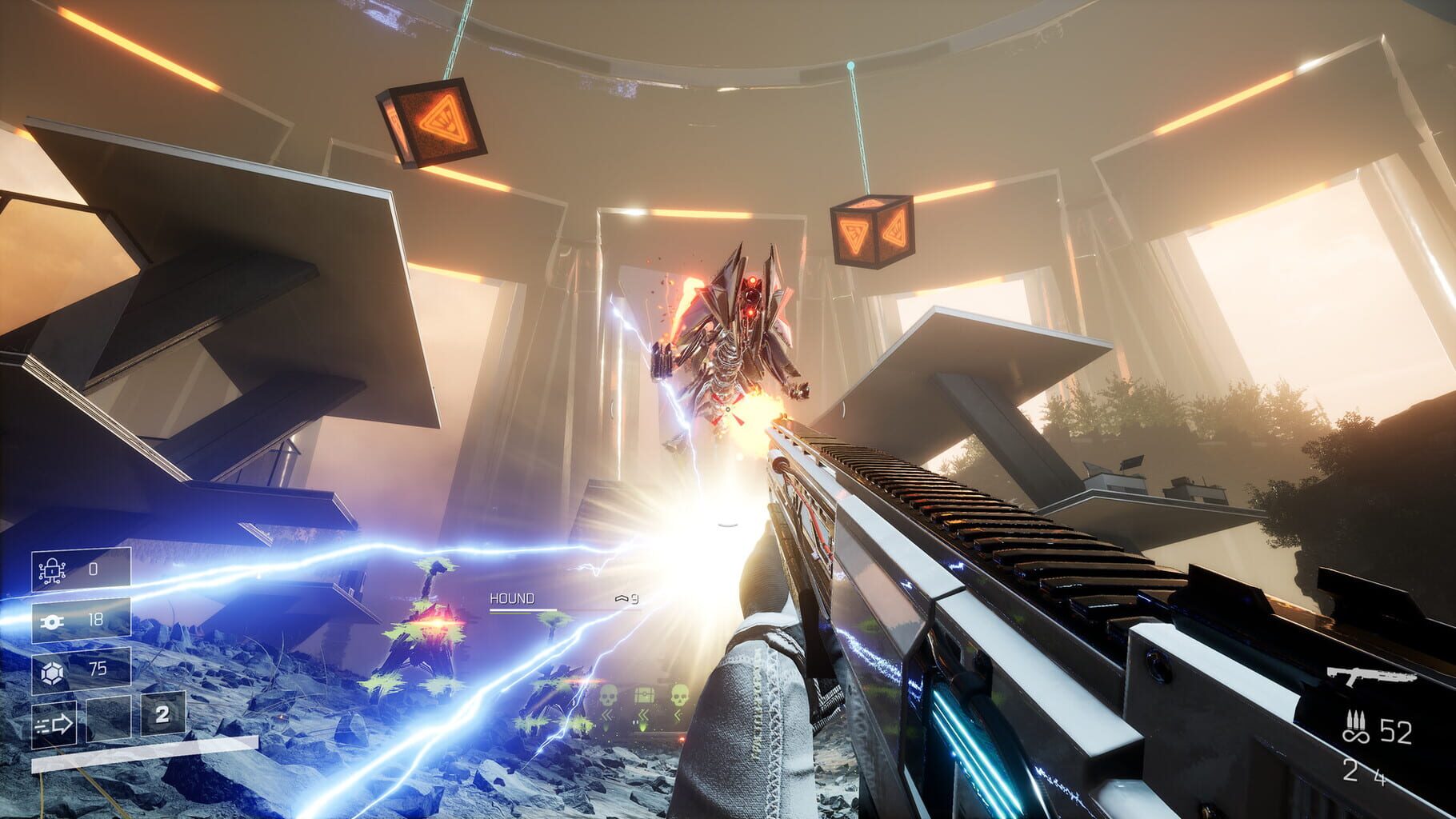Screen dimensions: 1456x819
Task: Click the gem currency icon showing 75
Action: click(x=52, y=669)
